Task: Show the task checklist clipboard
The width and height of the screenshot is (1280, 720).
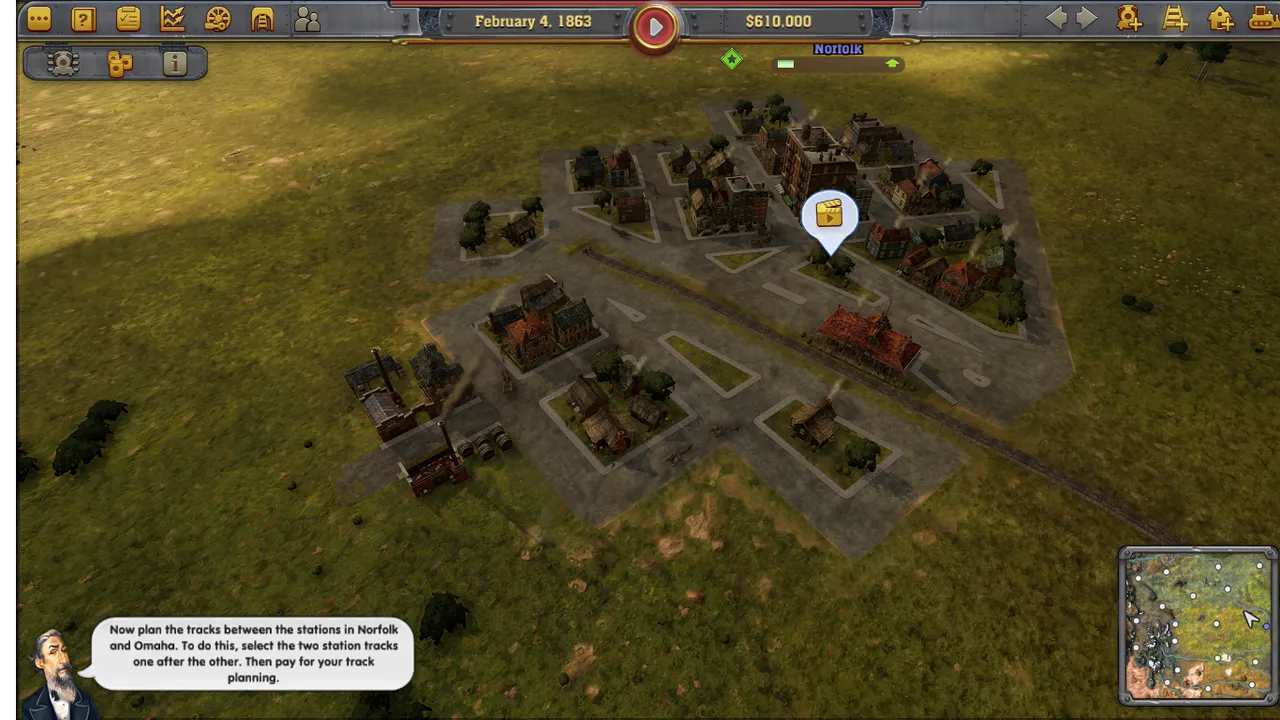Action: click(x=128, y=19)
